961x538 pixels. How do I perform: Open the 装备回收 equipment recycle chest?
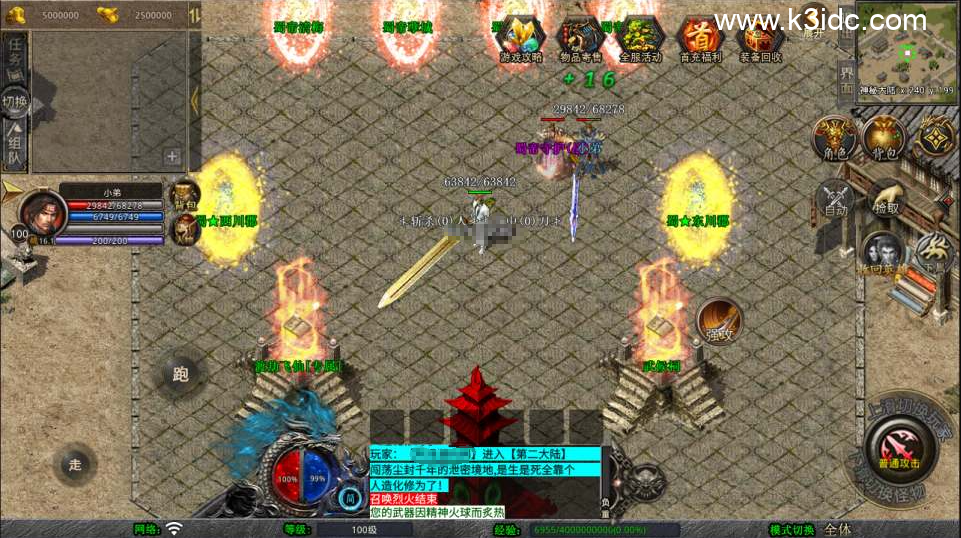click(x=760, y=39)
